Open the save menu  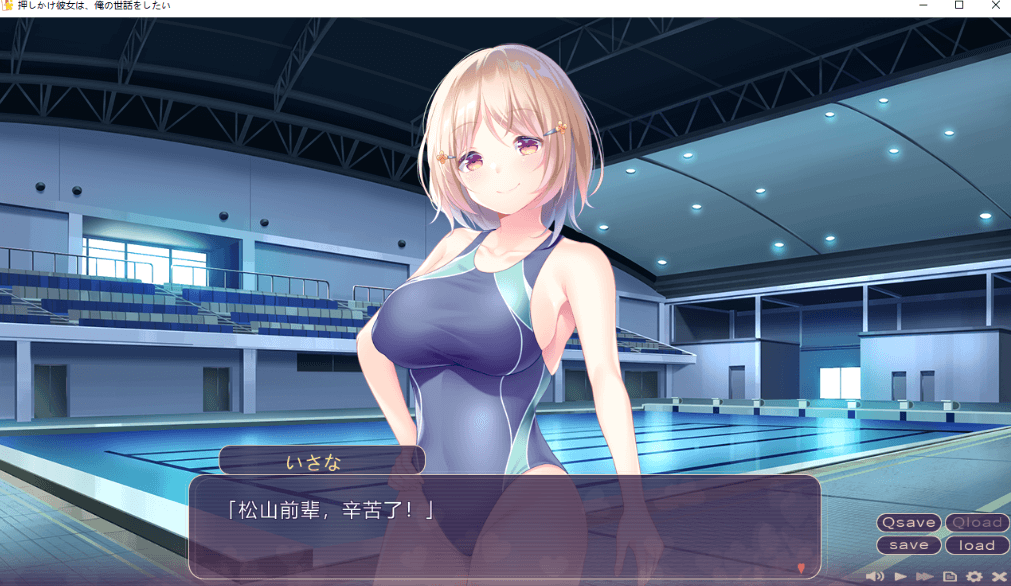[x=908, y=545]
